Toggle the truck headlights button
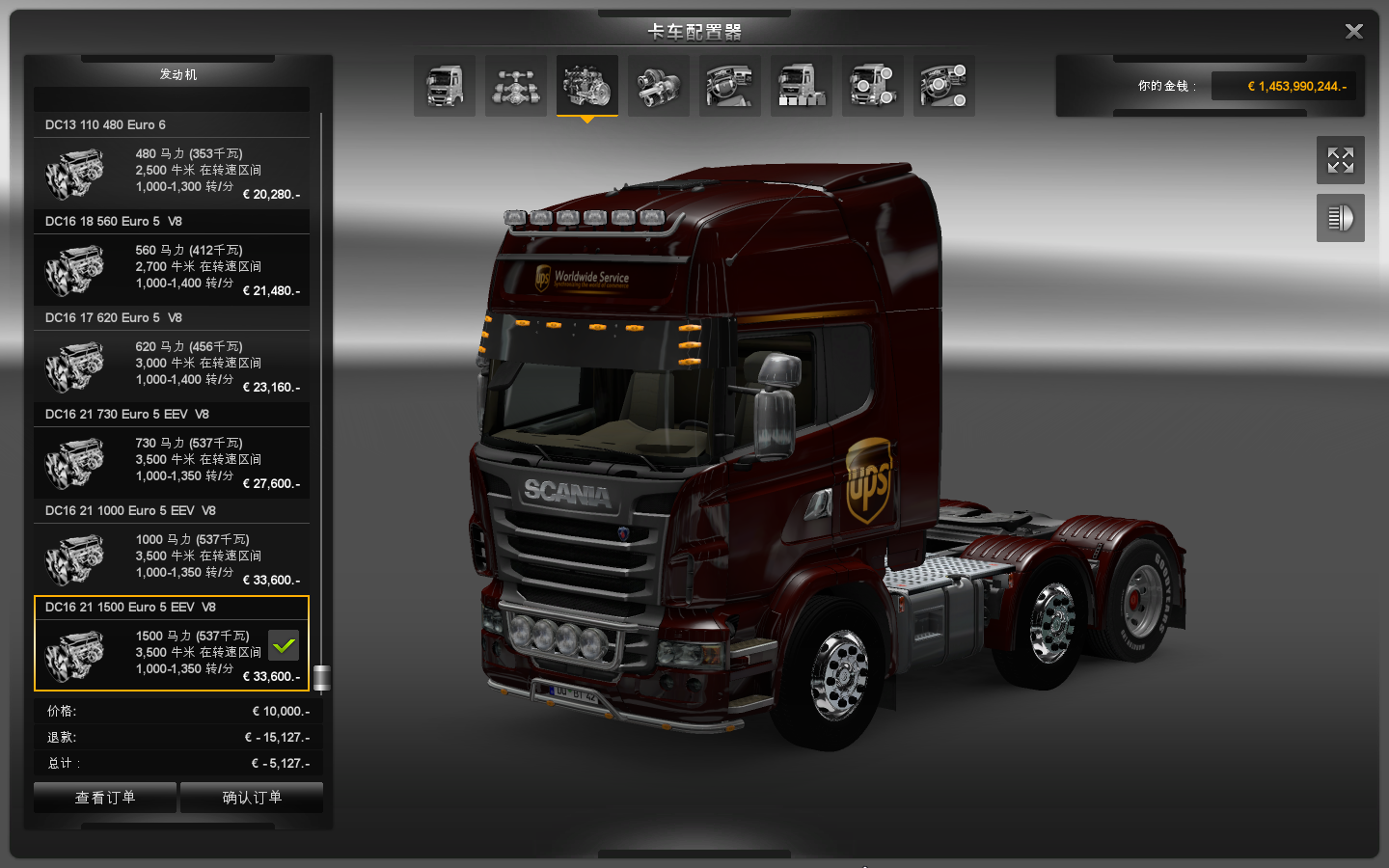 (x=1341, y=218)
